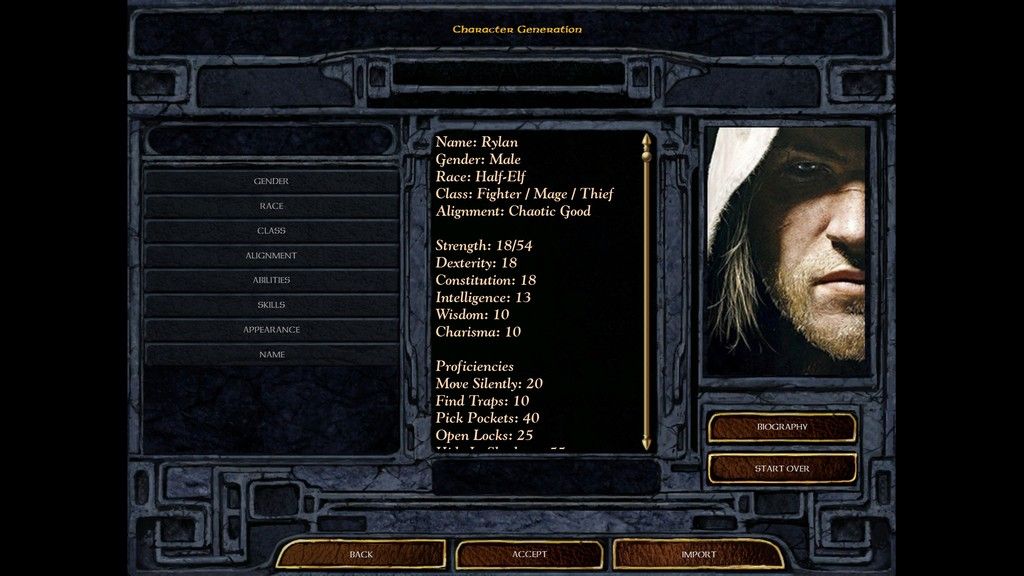Go to the Abilities step
This screenshot has height=576, width=1024.
[271, 280]
